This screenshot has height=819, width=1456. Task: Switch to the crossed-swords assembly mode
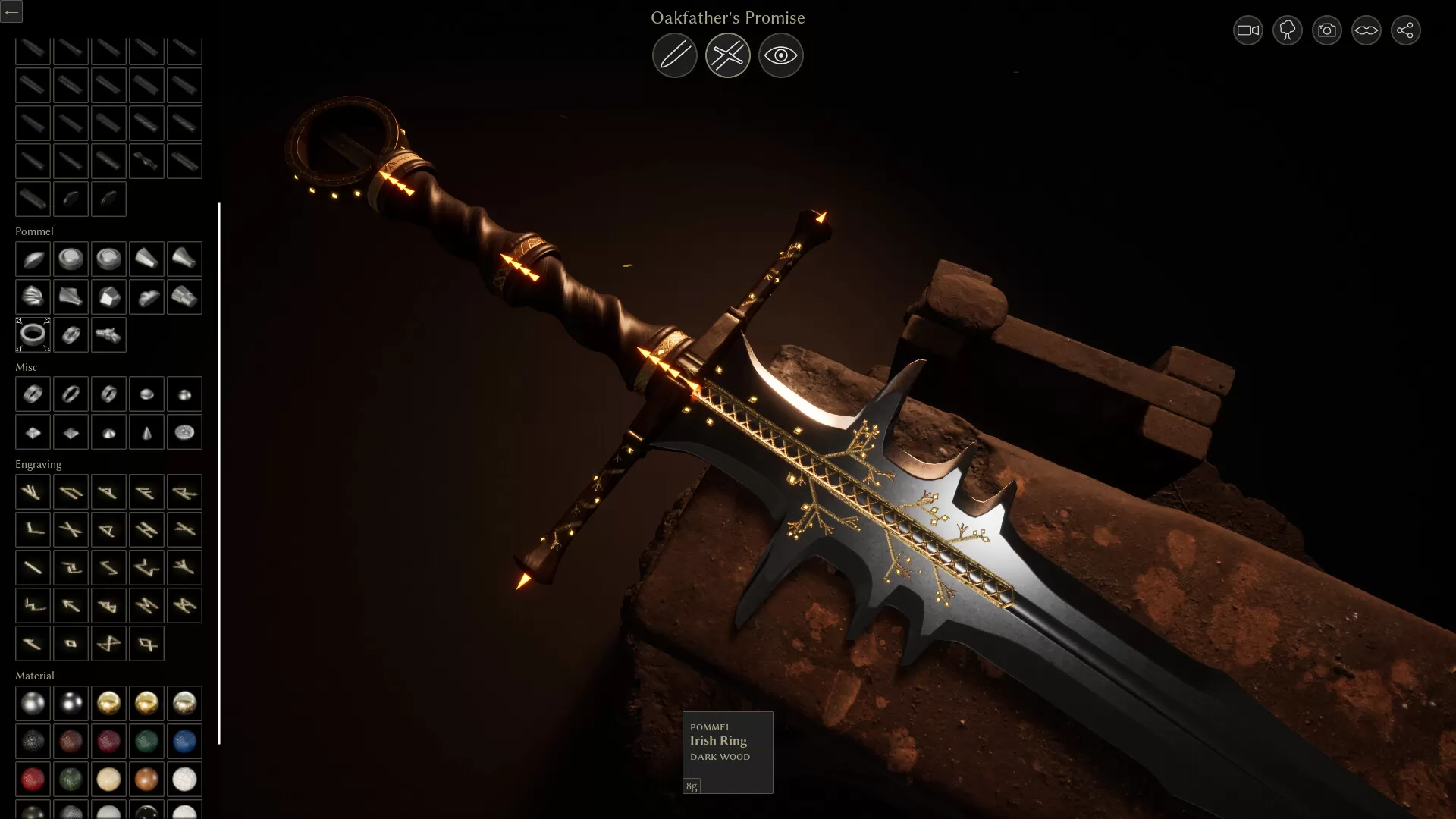click(x=727, y=55)
